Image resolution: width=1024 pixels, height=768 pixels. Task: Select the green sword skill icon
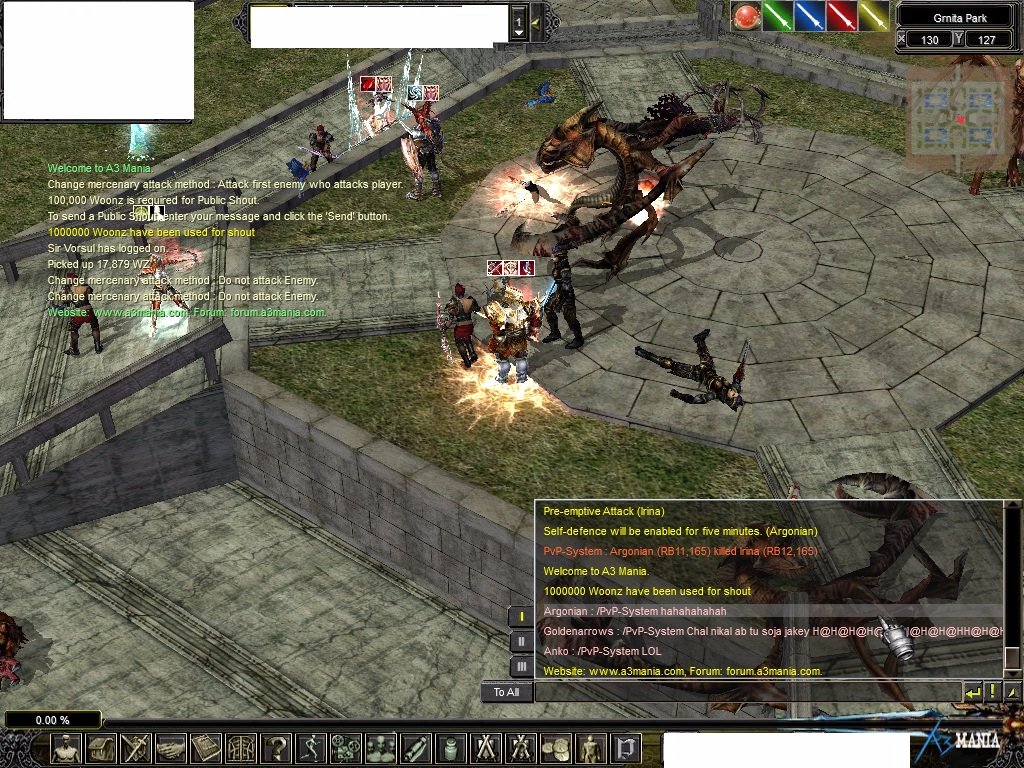pyautogui.click(x=777, y=16)
